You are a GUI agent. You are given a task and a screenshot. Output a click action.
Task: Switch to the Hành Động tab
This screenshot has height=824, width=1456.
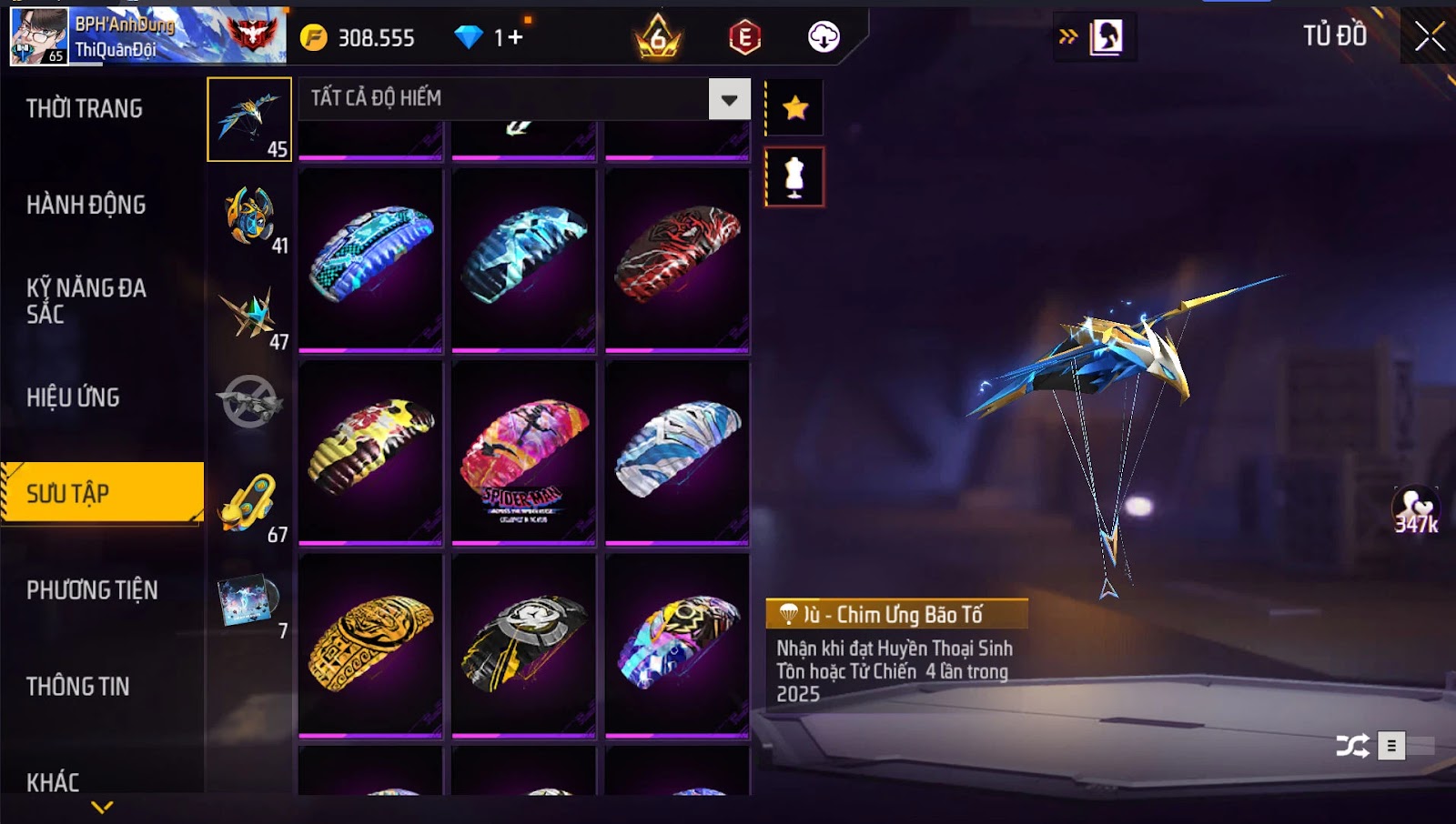pyautogui.click(x=86, y=206)
